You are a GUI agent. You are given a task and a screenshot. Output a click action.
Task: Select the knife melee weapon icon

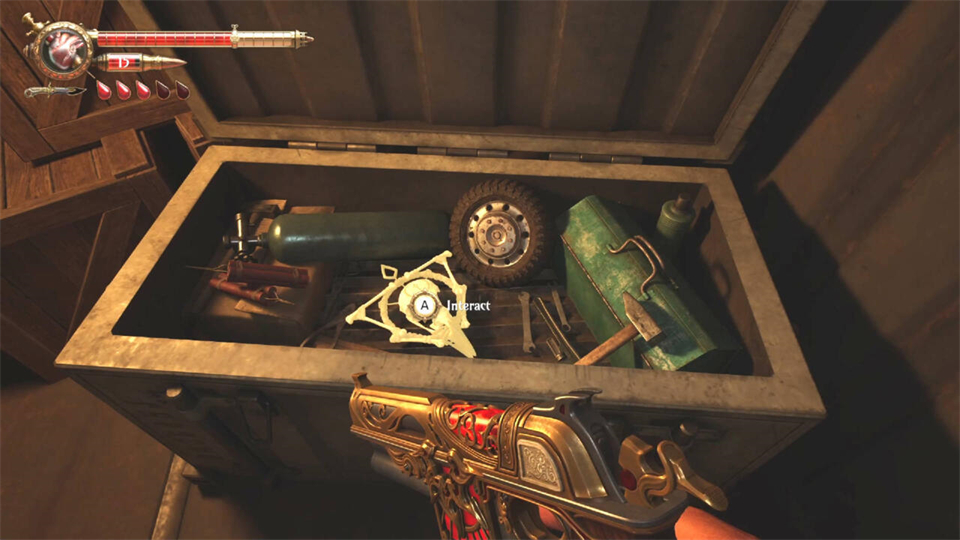55,92
